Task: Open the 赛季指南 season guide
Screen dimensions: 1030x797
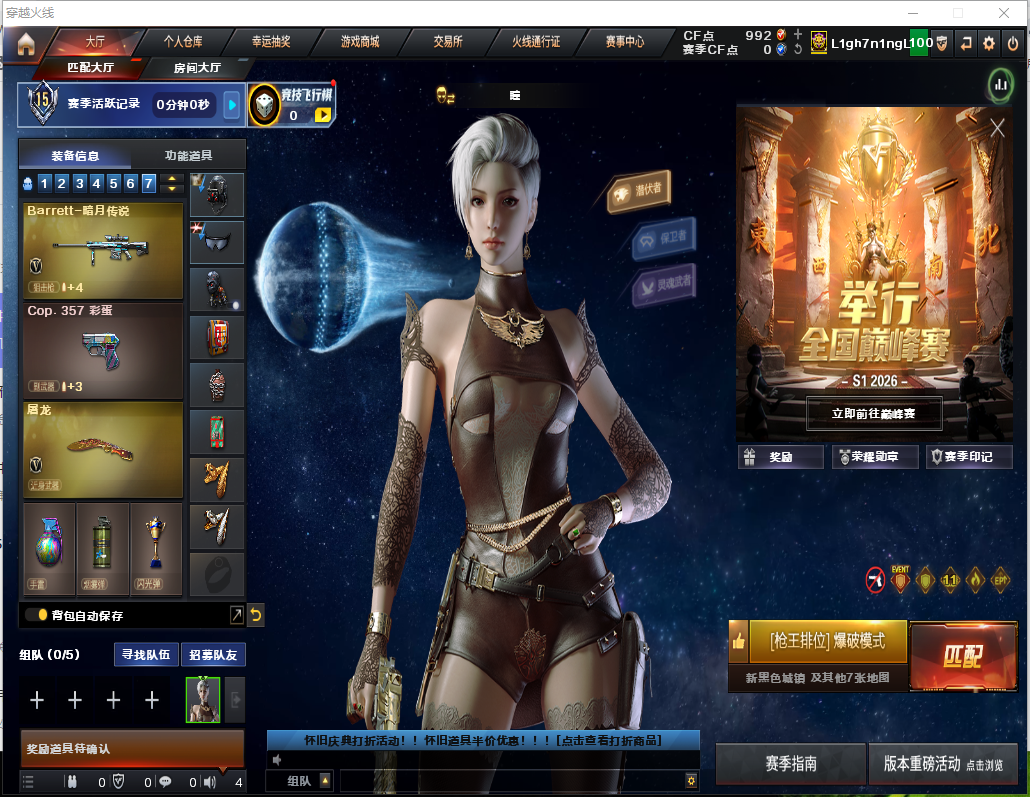Action: pos(791,763)
